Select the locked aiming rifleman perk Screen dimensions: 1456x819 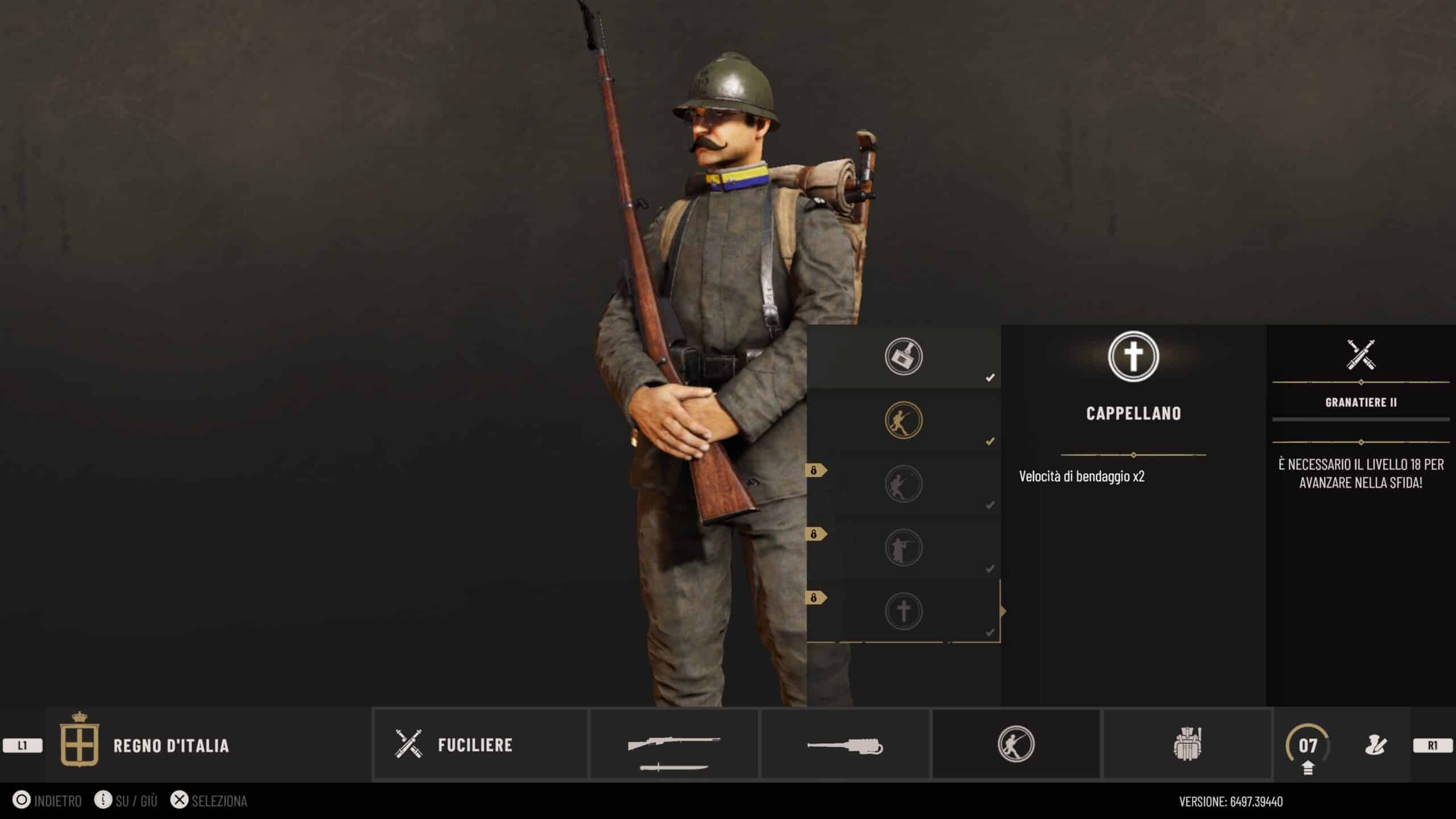903,548
